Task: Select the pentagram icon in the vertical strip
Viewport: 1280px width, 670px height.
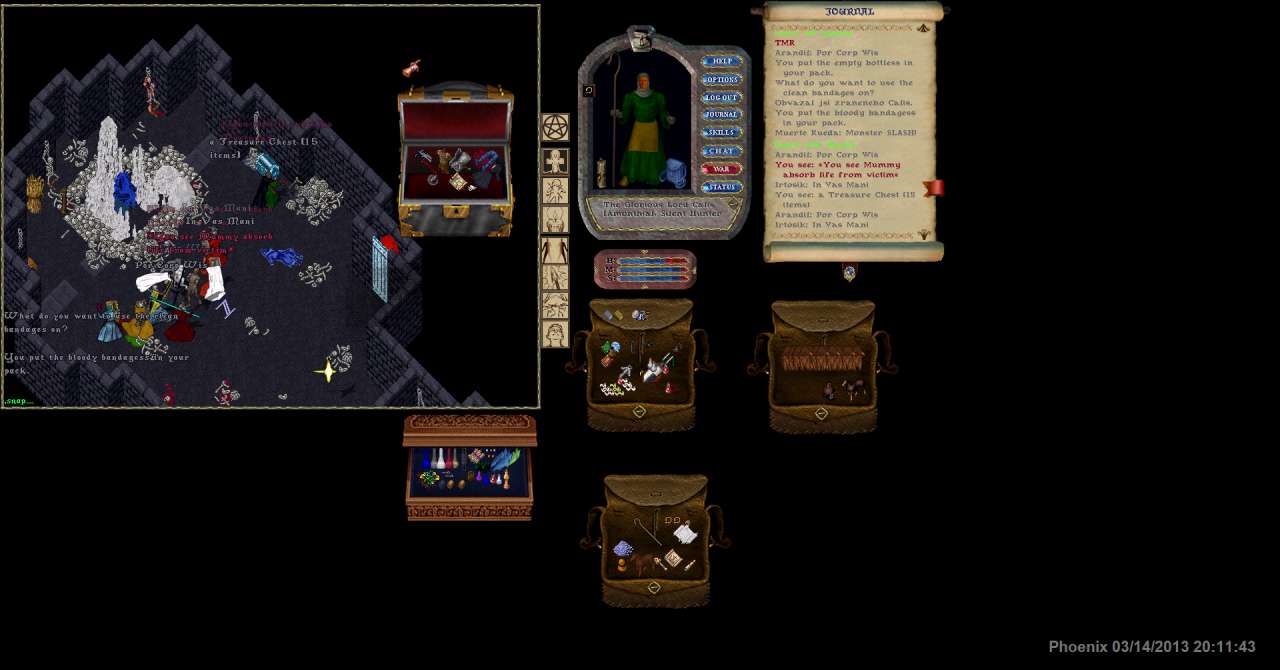Action: [x=555, y=128]
